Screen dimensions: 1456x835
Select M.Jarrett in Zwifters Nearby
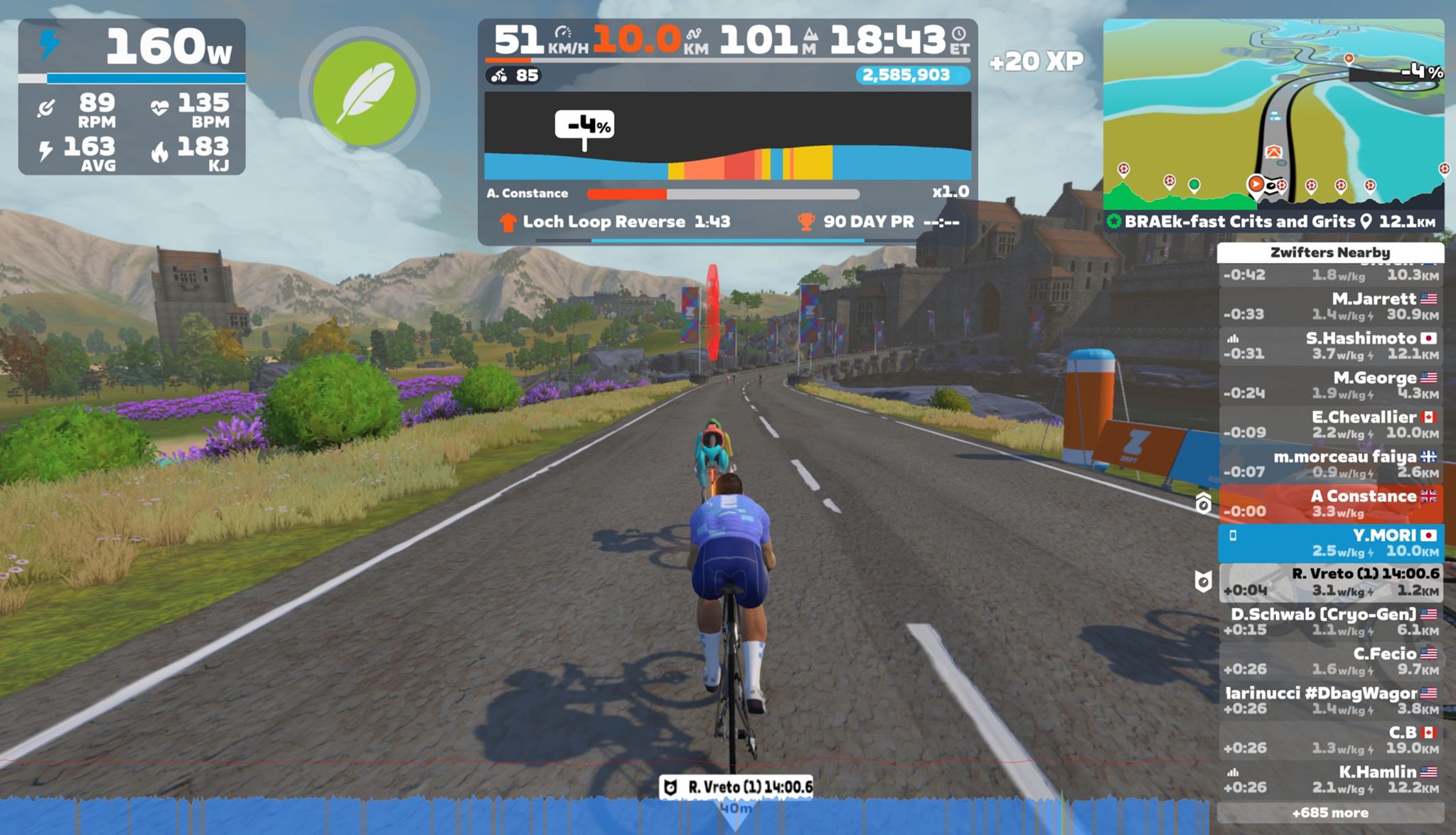click(1330, 307)
